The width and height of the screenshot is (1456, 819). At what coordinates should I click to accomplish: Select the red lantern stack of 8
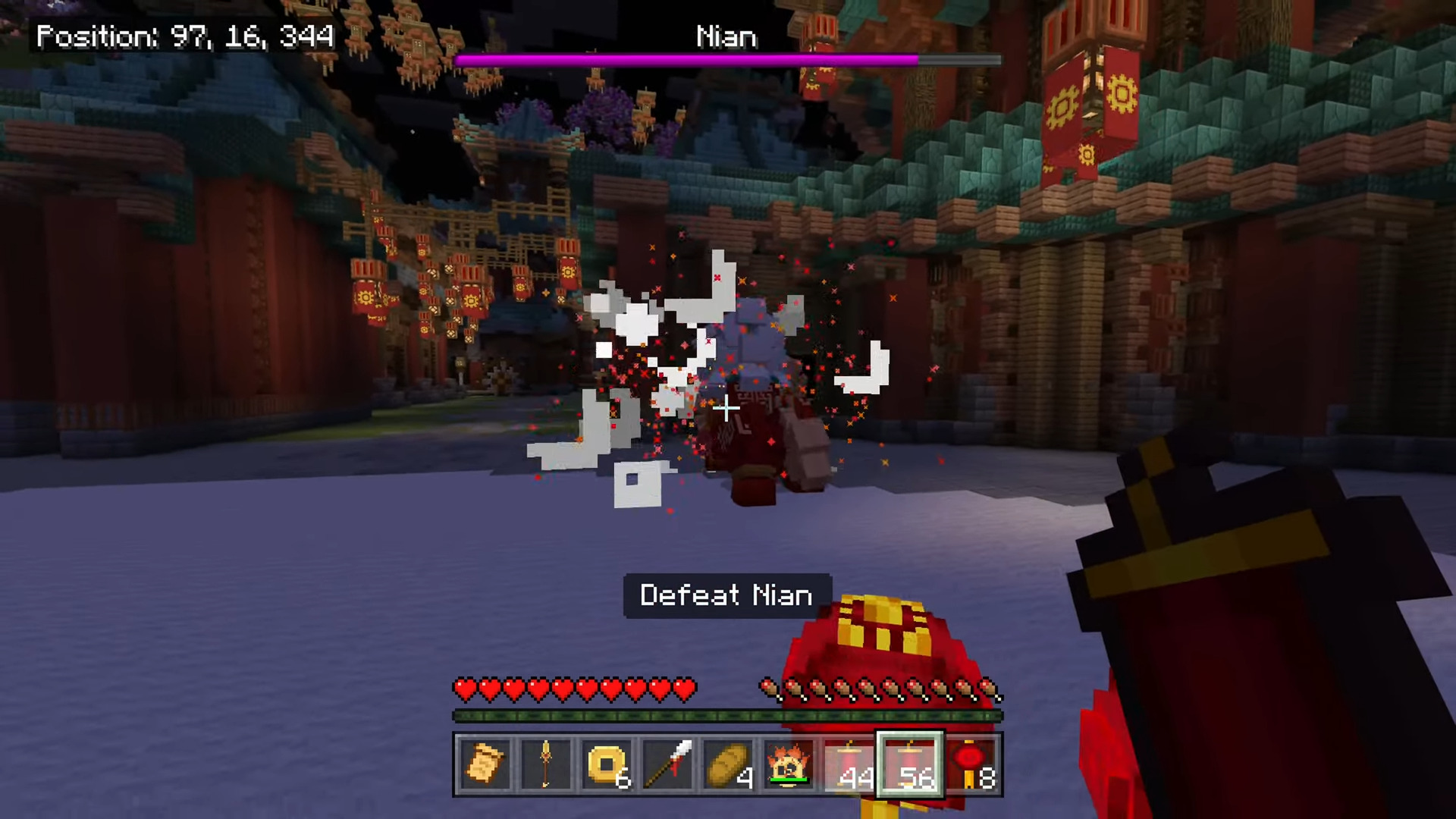(971, 764)
